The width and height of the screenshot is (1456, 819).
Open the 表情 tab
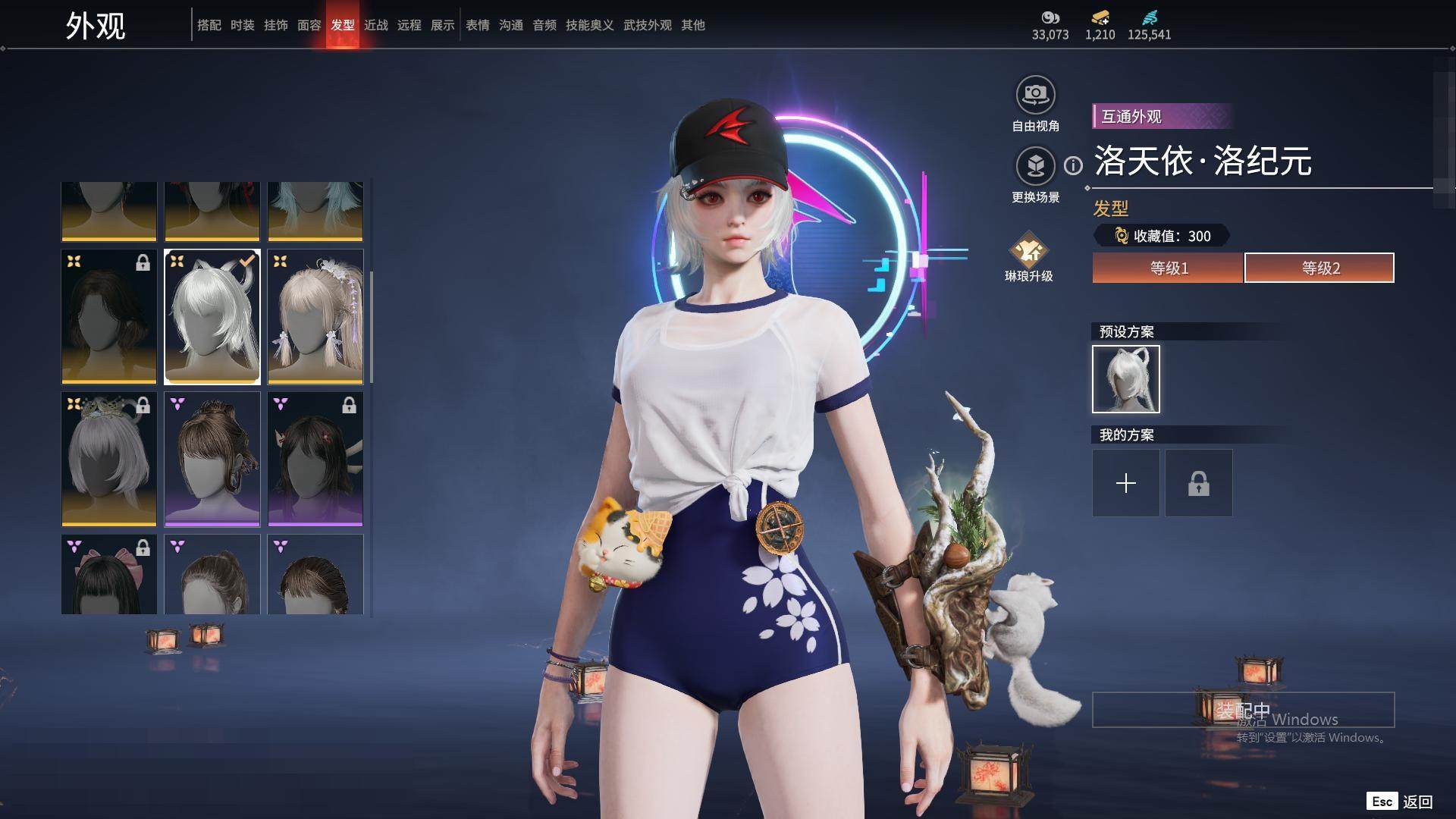click(477, 25)
